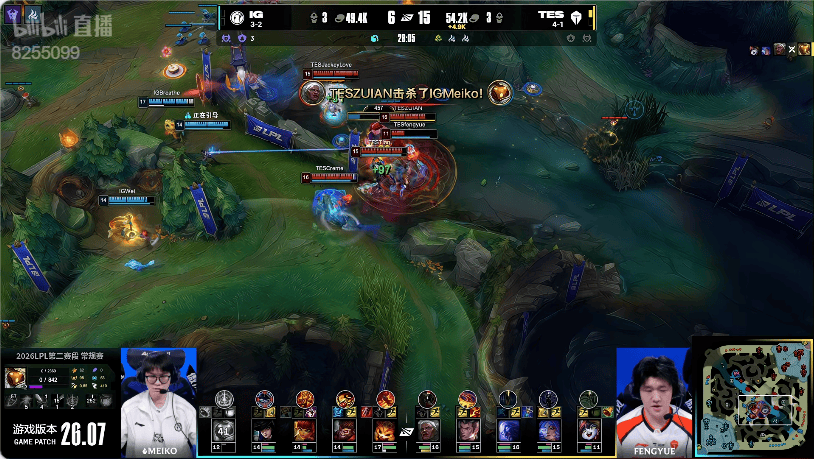The height and width of the screenshot is (459, 814).
Task: Select the dead champion portrait showing 41
Action: coord(224,431)
